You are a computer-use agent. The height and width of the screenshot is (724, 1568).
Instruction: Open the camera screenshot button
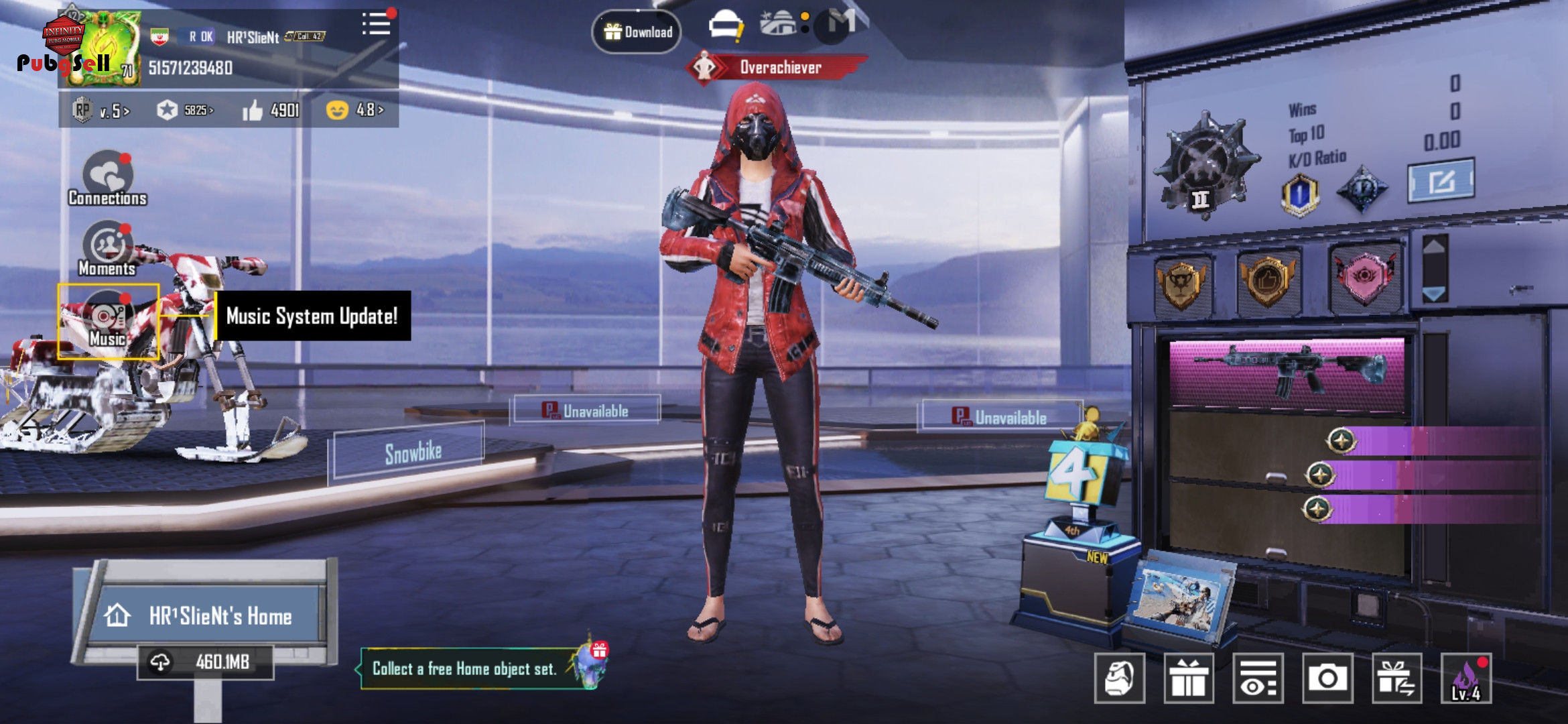(1327, 678)
